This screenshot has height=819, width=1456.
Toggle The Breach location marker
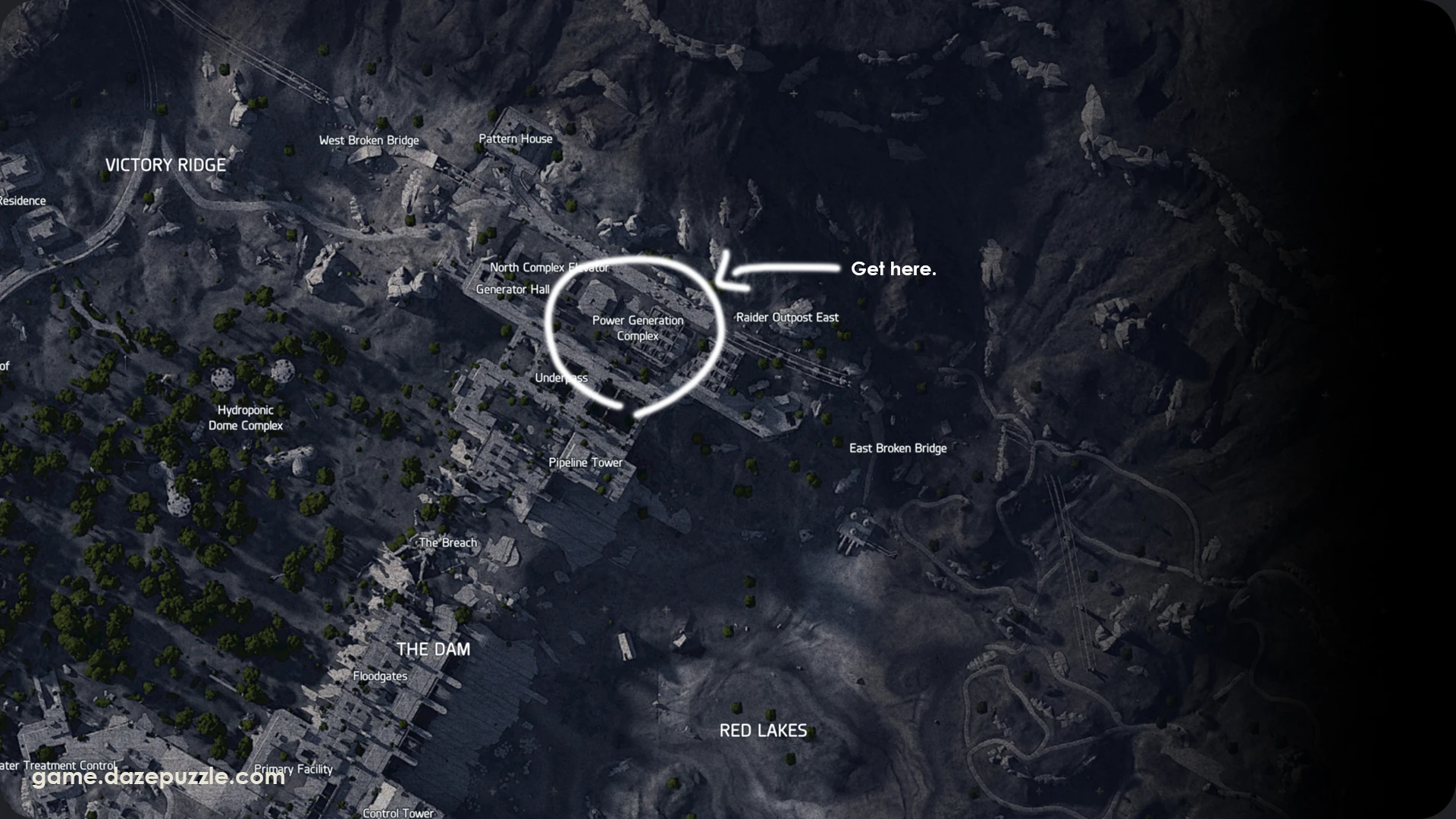coord(447,542)
